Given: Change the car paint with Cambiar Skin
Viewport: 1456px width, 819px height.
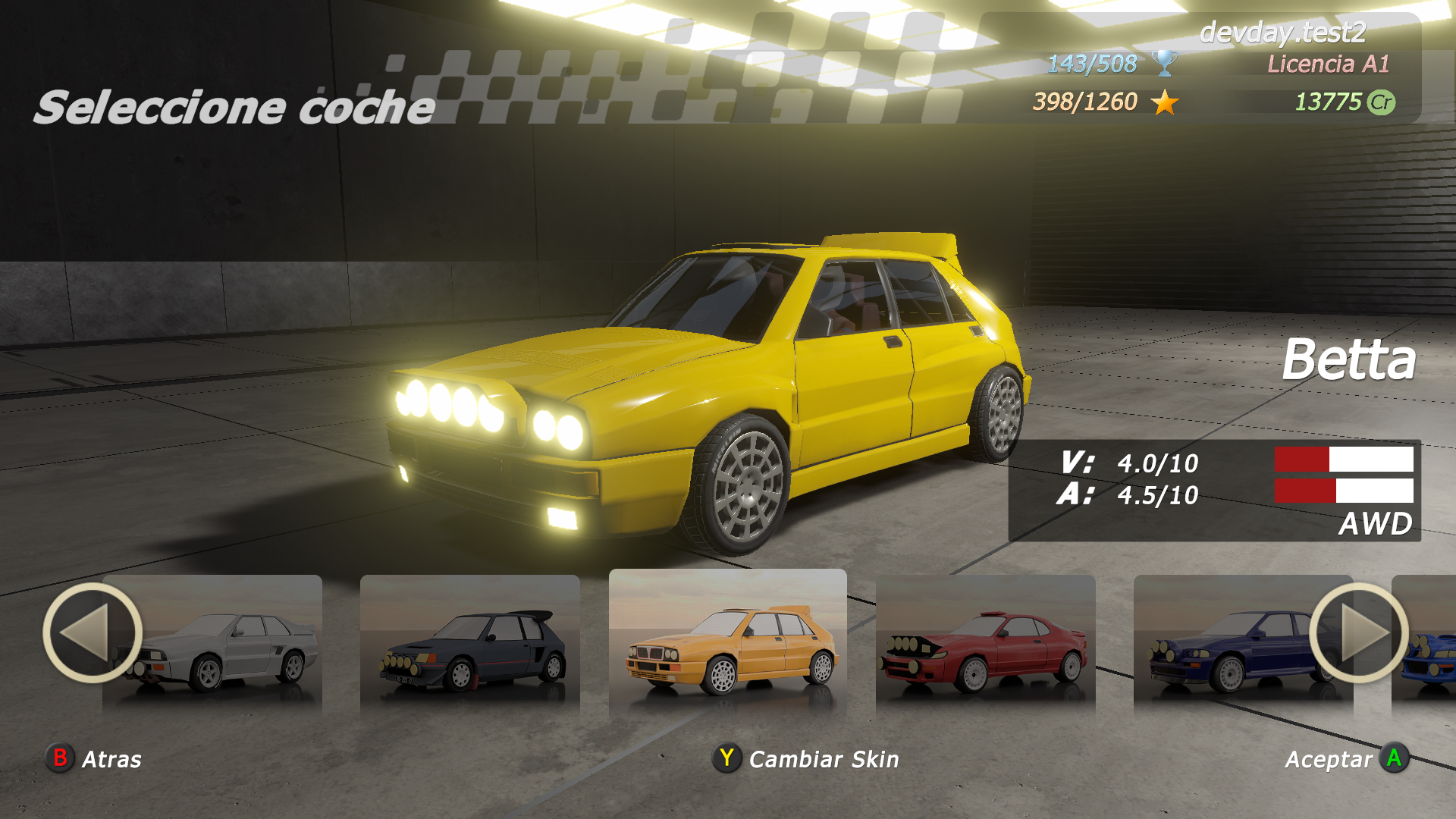Looking at the screenshot, I should pyautogui.click(x=805, y=758).
